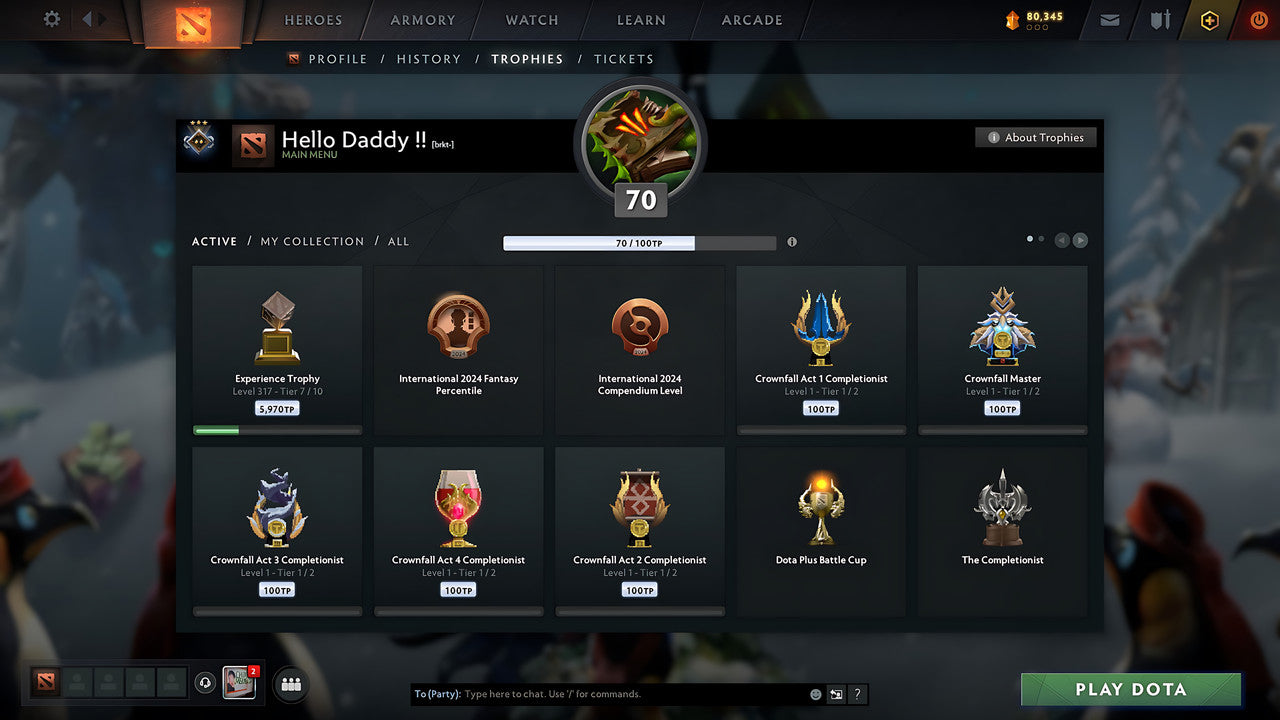This screenshot has height=720, width=1280.
Task: Click the Play Dota button
Action: click(1130, 689)
